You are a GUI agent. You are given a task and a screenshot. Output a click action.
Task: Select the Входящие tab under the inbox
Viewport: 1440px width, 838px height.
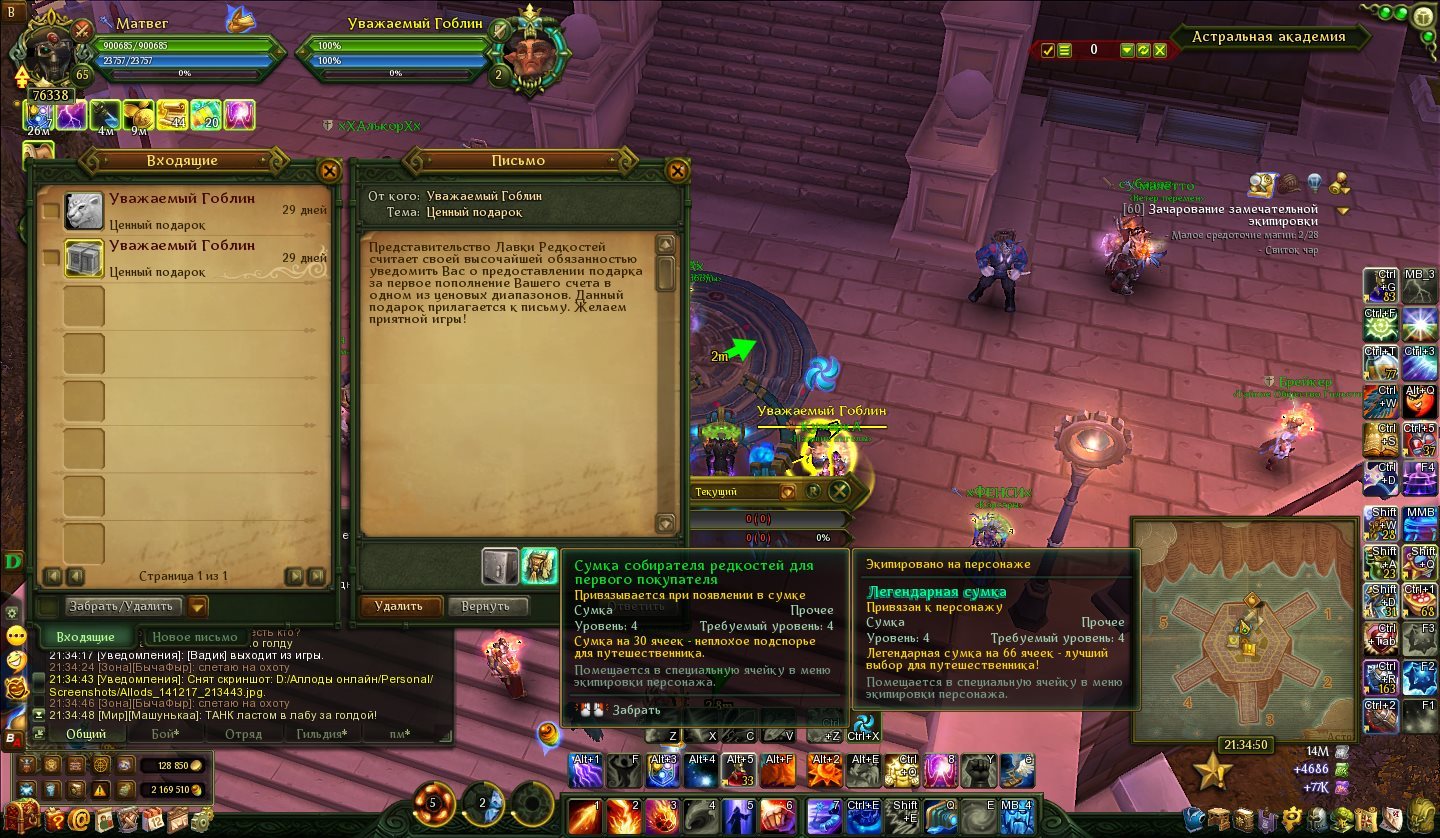[x=85, y=637]
